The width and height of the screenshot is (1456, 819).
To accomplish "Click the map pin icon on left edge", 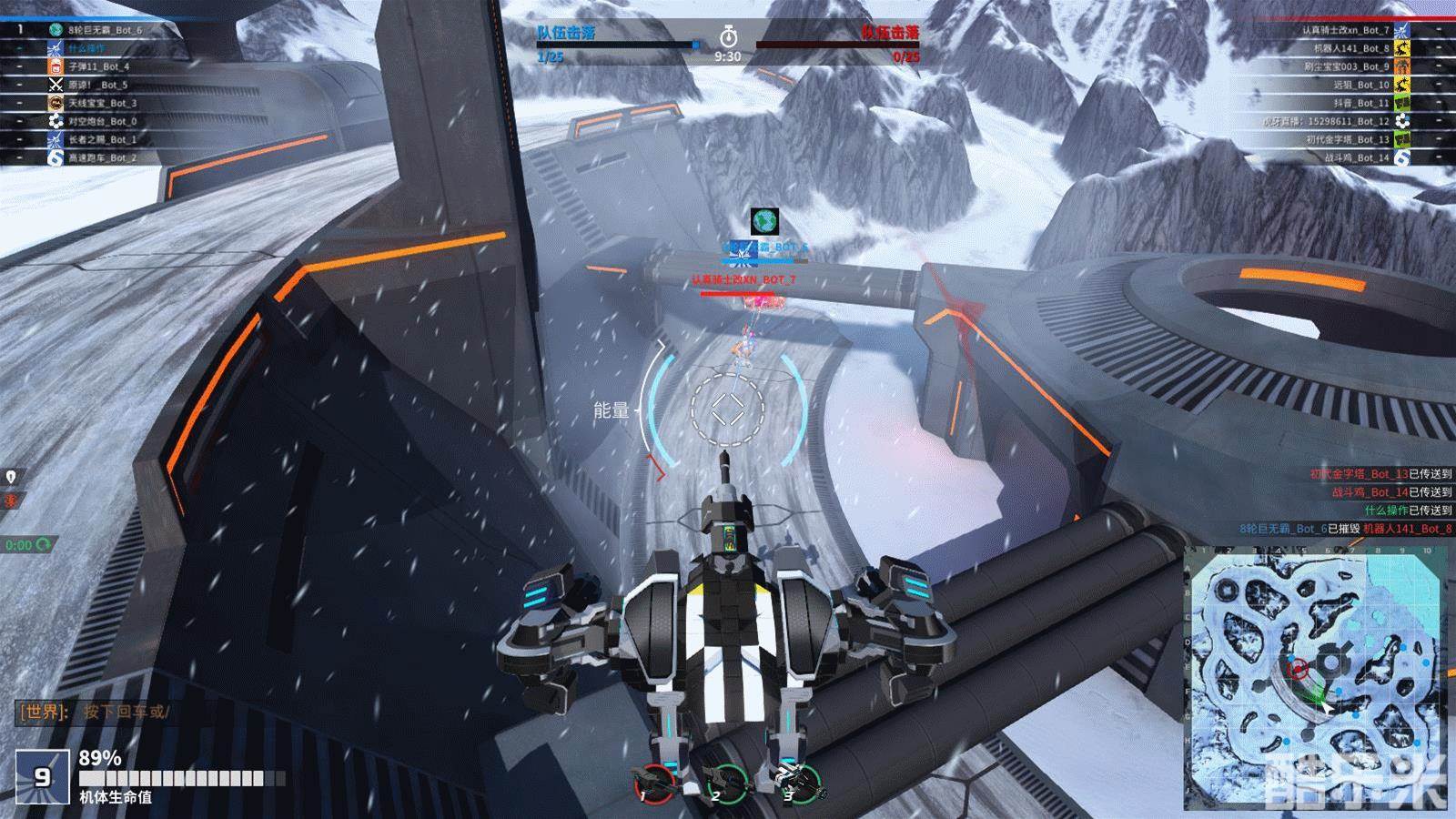I will pos(11,477).
